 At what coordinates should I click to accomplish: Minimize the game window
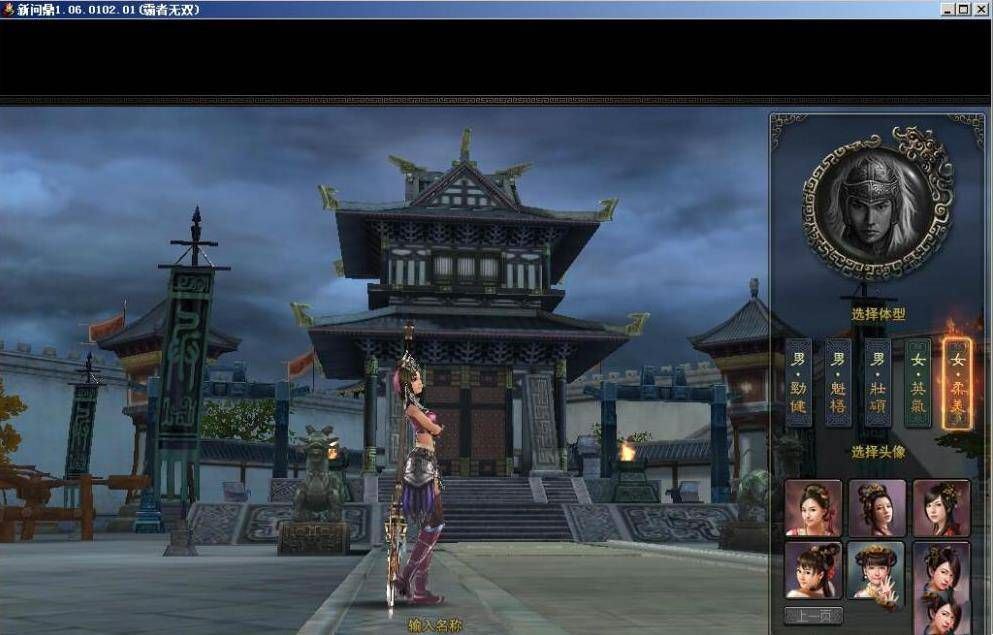pyautogui.click(x=947, y=9)
